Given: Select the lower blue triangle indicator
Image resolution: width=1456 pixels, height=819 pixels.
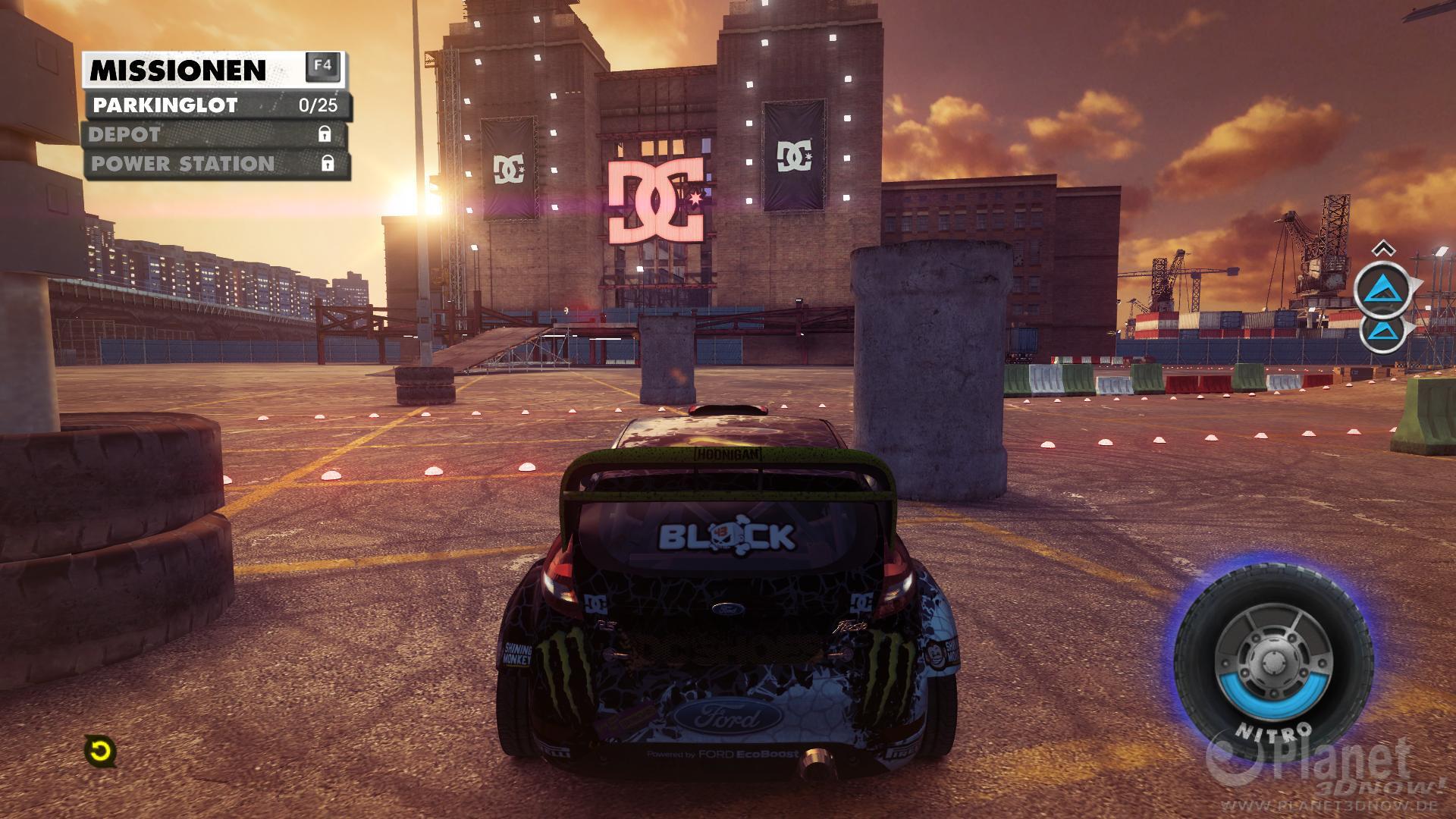Looking at the screenshot, I should tap(1383, 331).
